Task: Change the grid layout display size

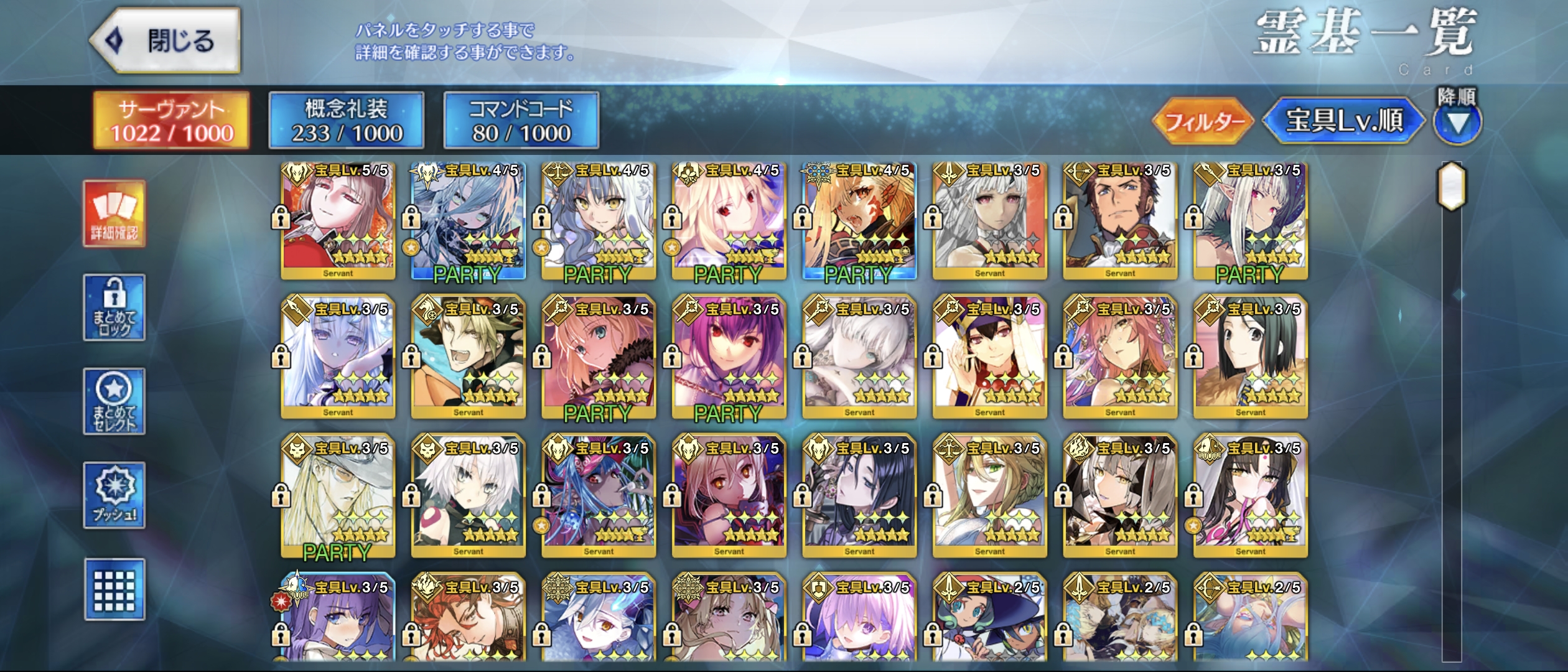Action: click(114, 589)
